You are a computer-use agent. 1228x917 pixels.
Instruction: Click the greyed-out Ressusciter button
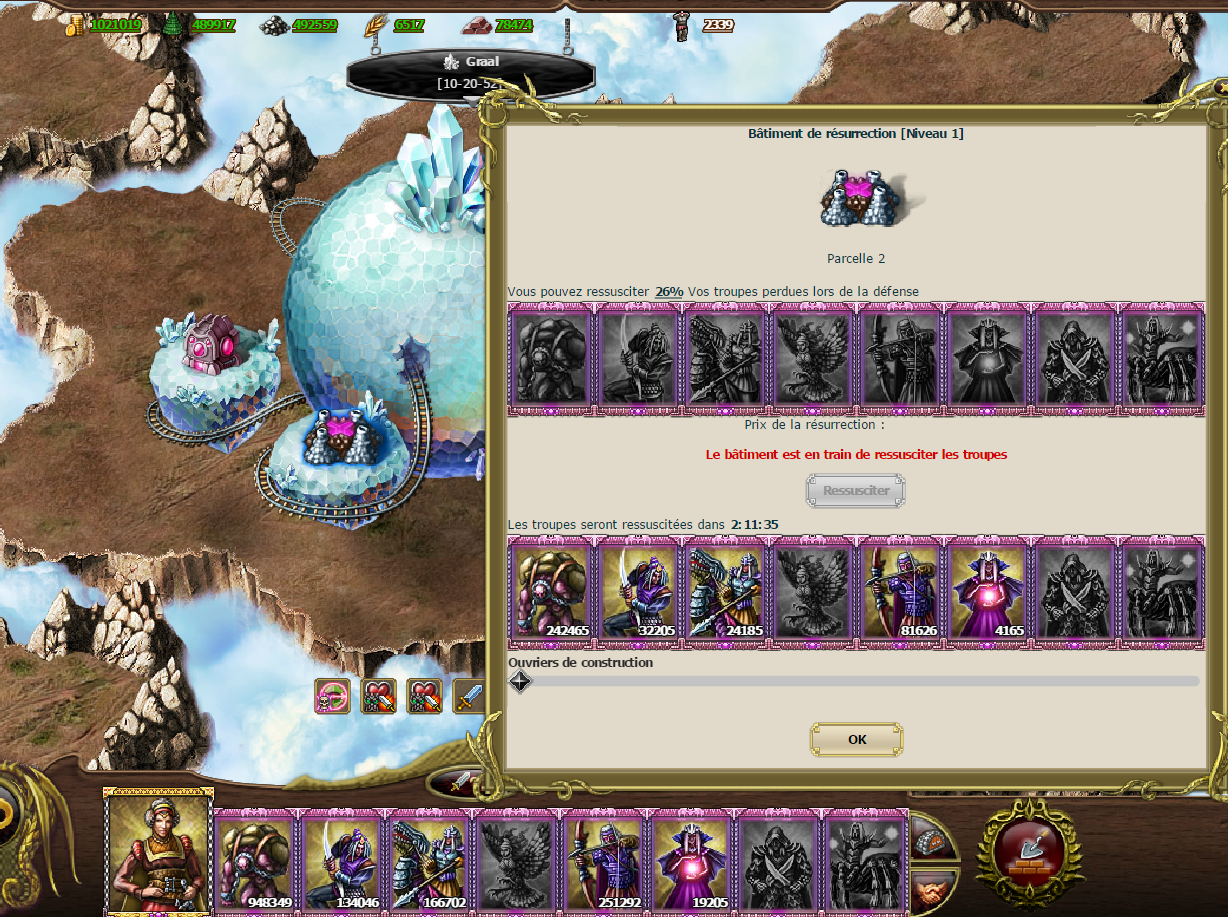pyautogui.click(x=855, y=491)
